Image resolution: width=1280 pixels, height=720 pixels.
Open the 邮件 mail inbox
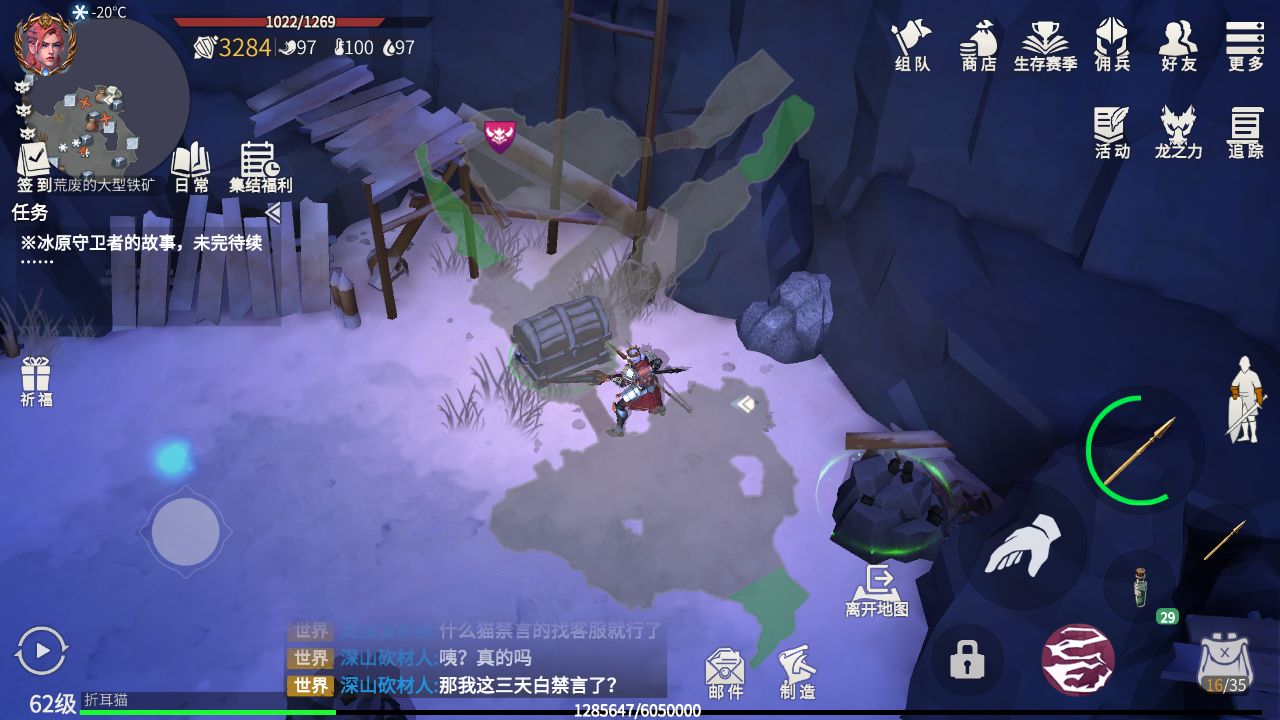[725, 672]
